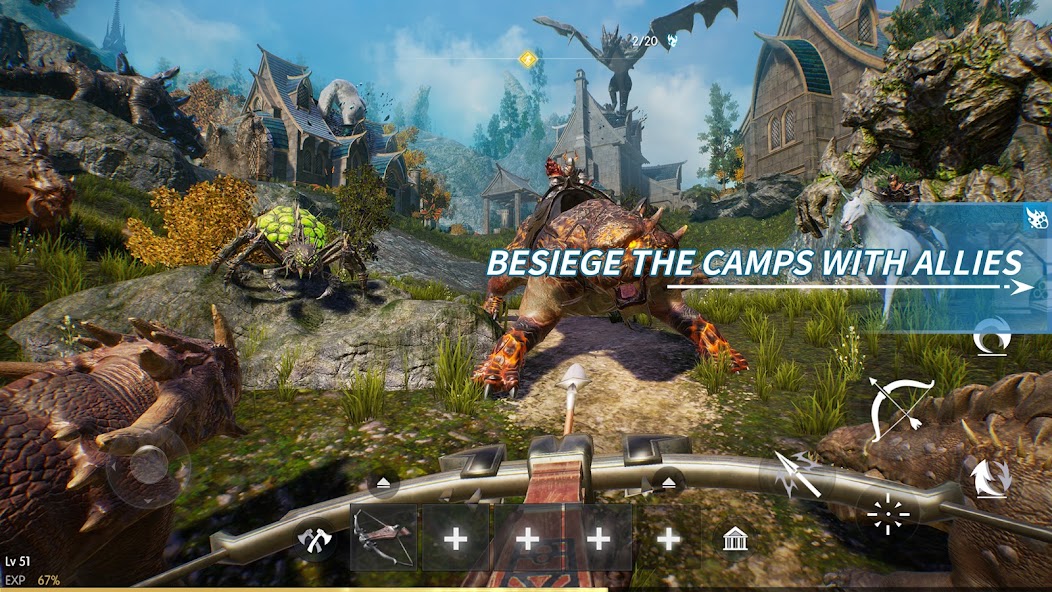Select the yellow diamond compass marker

point(527,59)
